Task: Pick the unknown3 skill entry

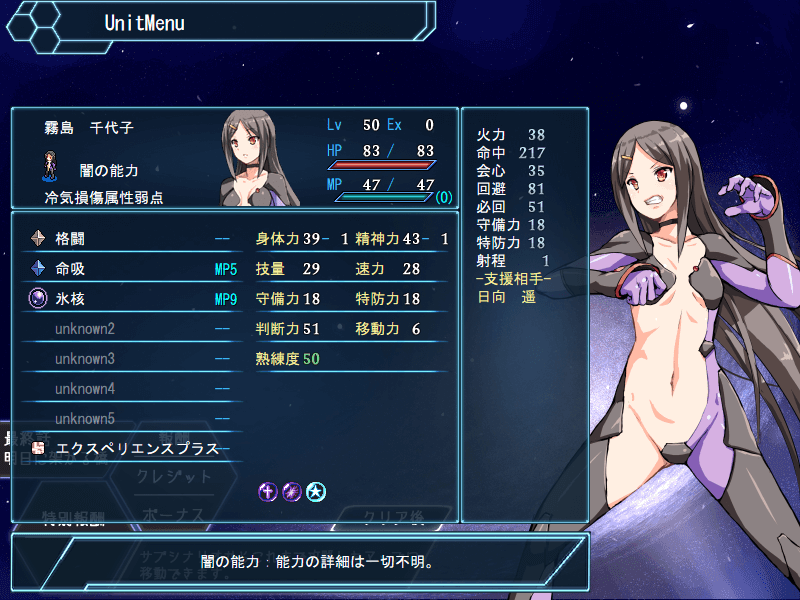Action: pyautogui.click(x=130, y=359)
